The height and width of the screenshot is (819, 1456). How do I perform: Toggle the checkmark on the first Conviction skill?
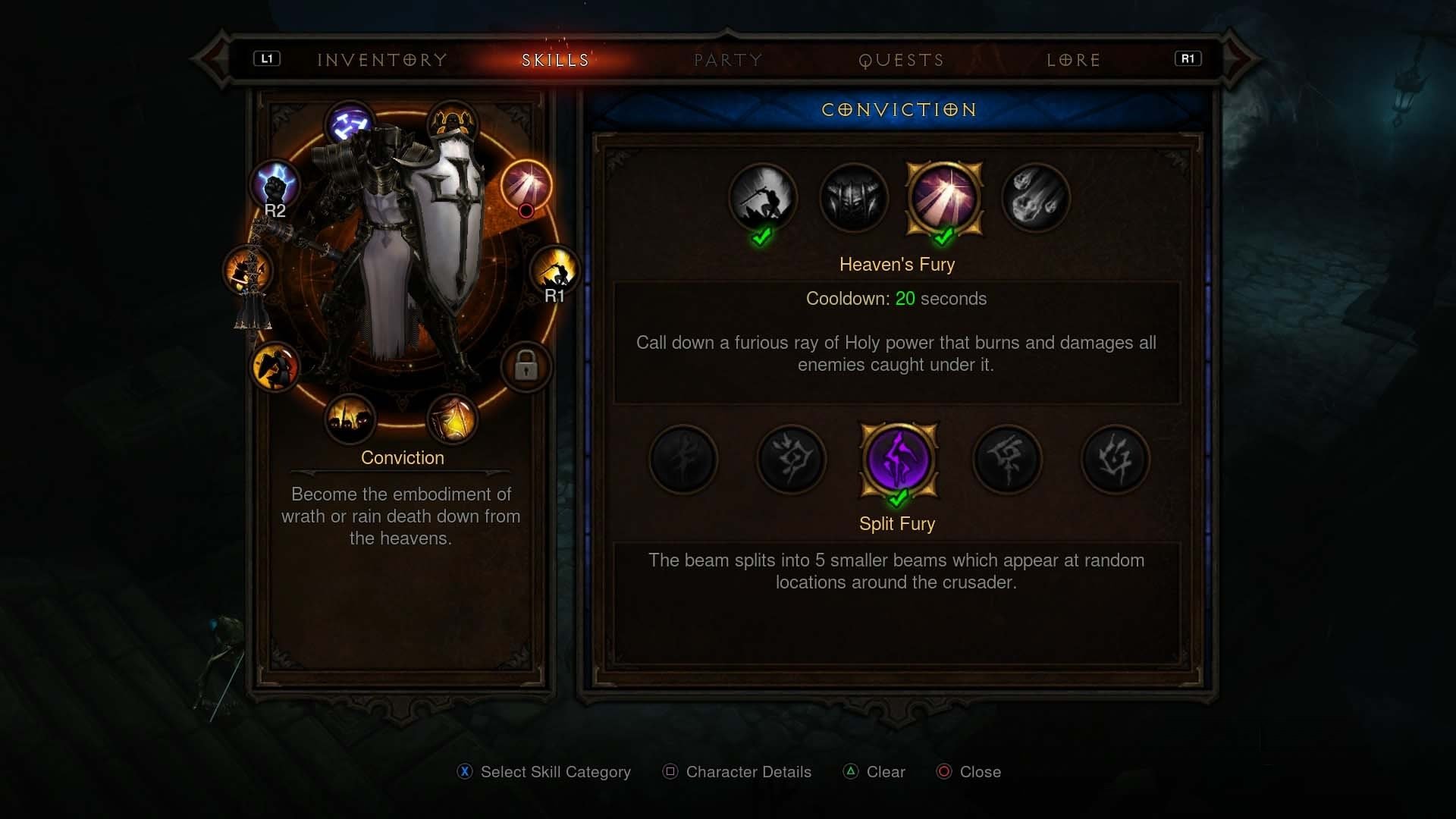click(761, 236)
